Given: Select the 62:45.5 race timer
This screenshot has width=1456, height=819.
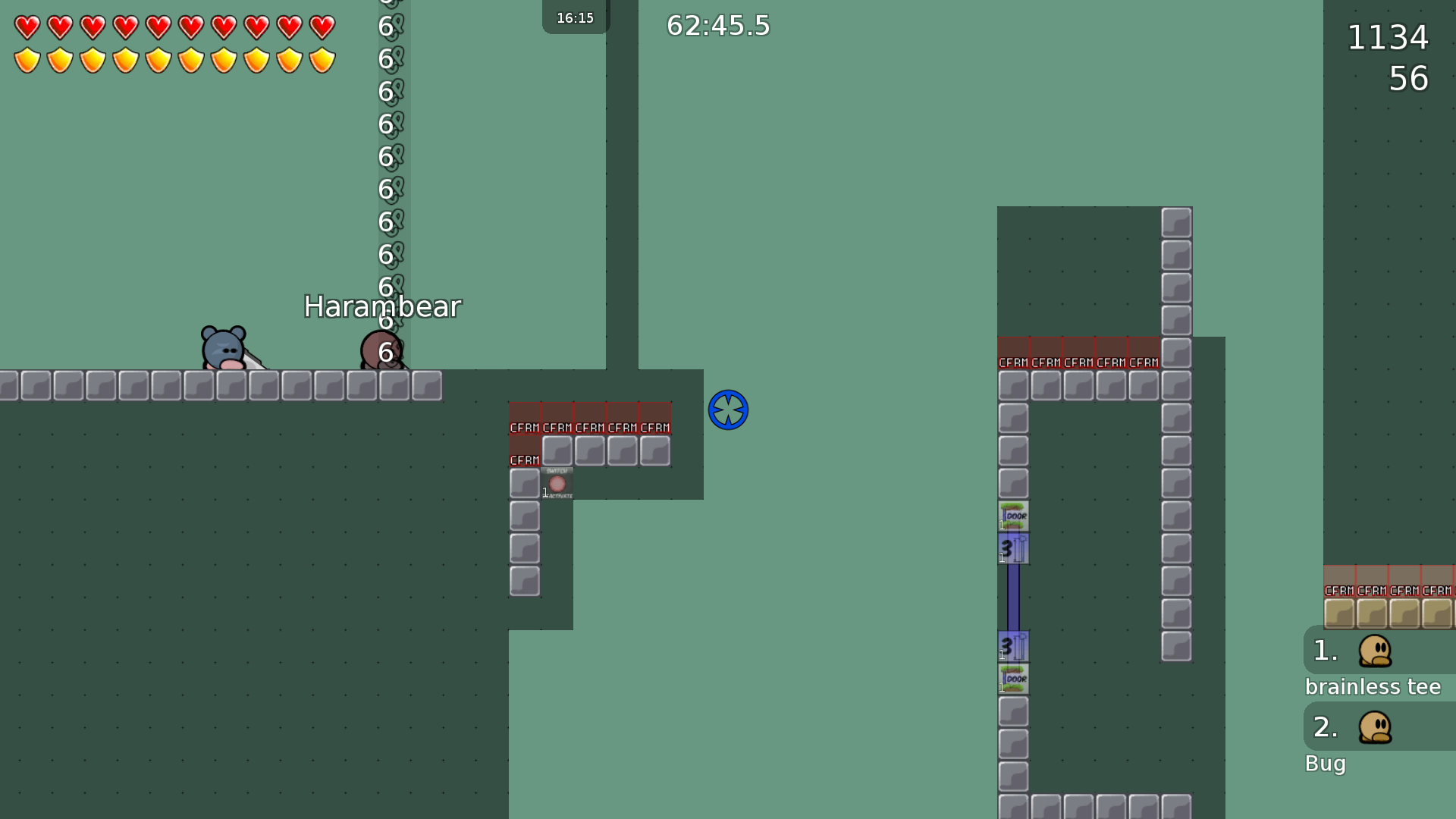Looking at the screenshot, I should click(716, 25).
